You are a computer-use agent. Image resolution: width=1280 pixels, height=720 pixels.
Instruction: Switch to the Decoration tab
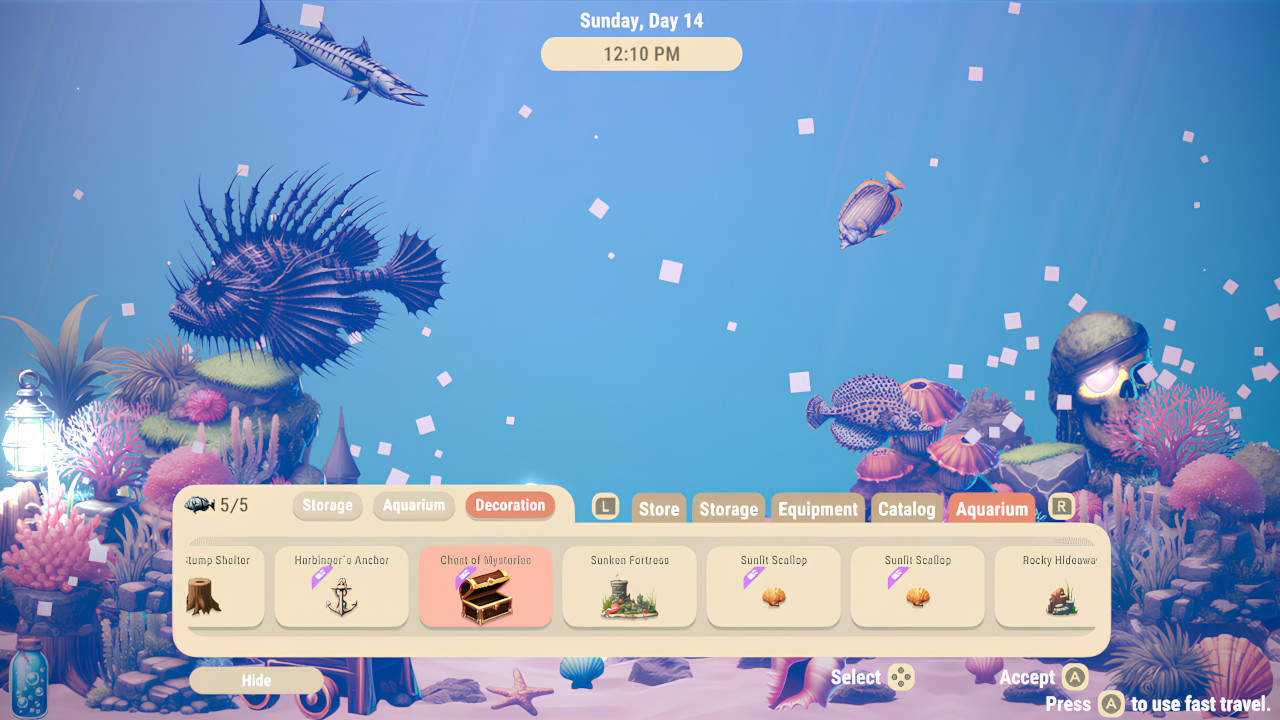[510, 506]
